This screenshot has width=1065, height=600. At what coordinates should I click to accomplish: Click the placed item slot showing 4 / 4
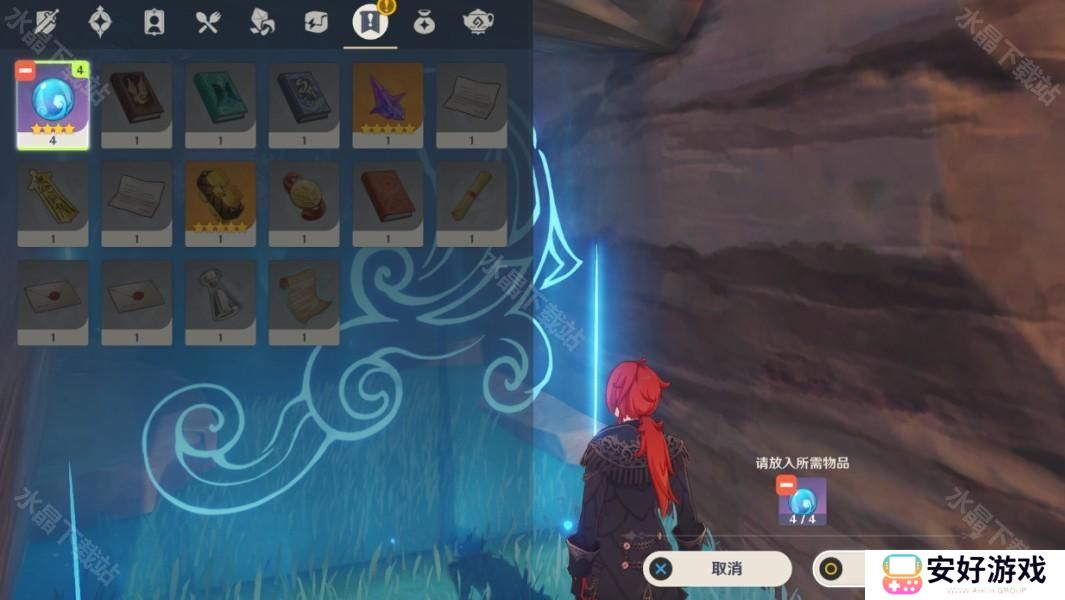pos(802,501)
